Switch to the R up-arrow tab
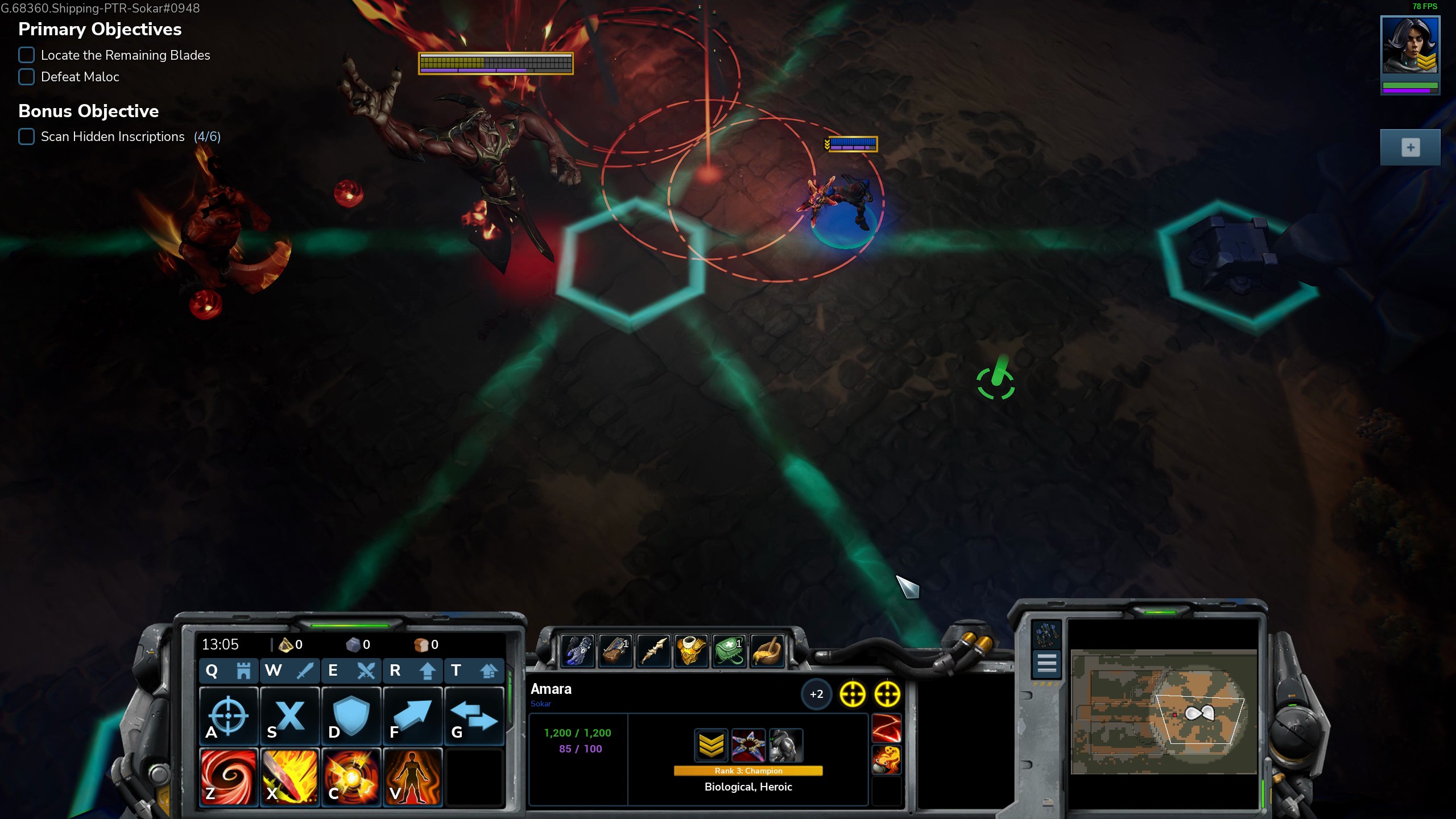Screen dimensions: 1456x819 click(412, 671)
